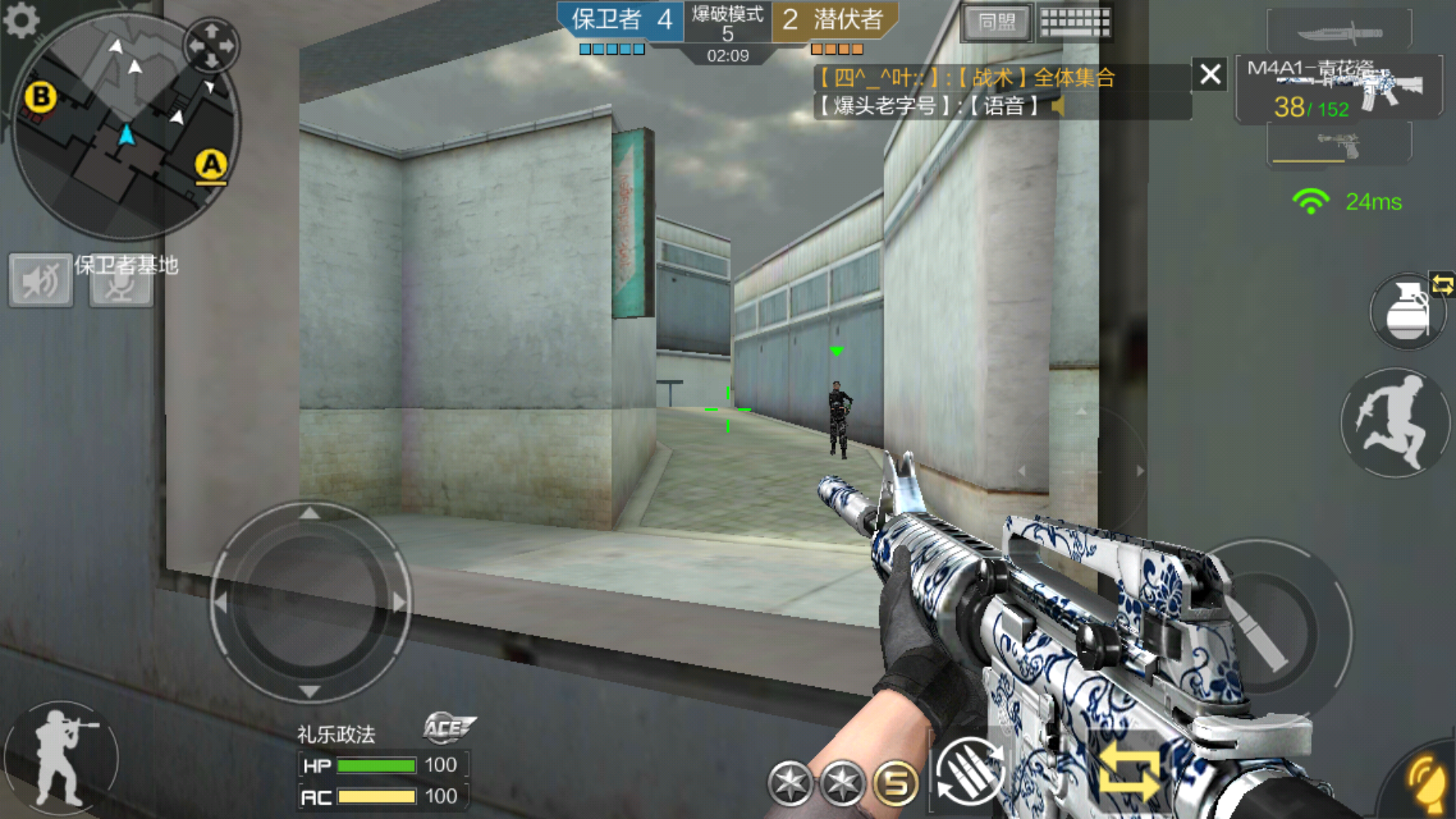Switch to the pistol sidearm slot

click(x=1339, y=144)
